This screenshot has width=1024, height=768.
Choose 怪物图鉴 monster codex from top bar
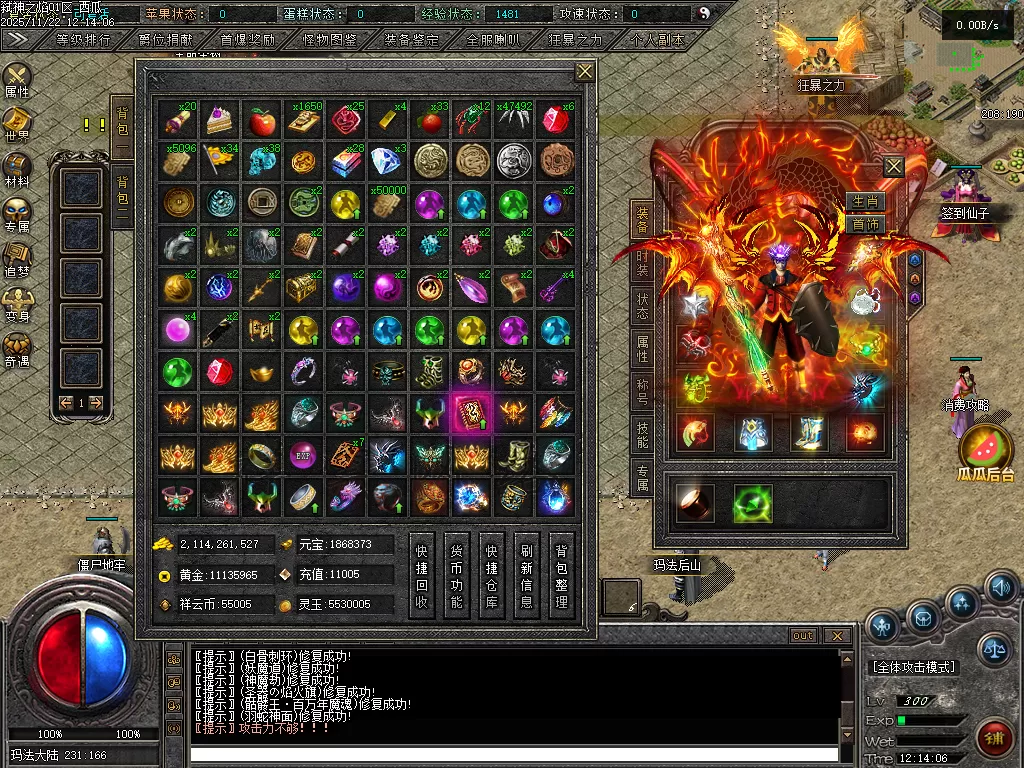tap(329, 40)
